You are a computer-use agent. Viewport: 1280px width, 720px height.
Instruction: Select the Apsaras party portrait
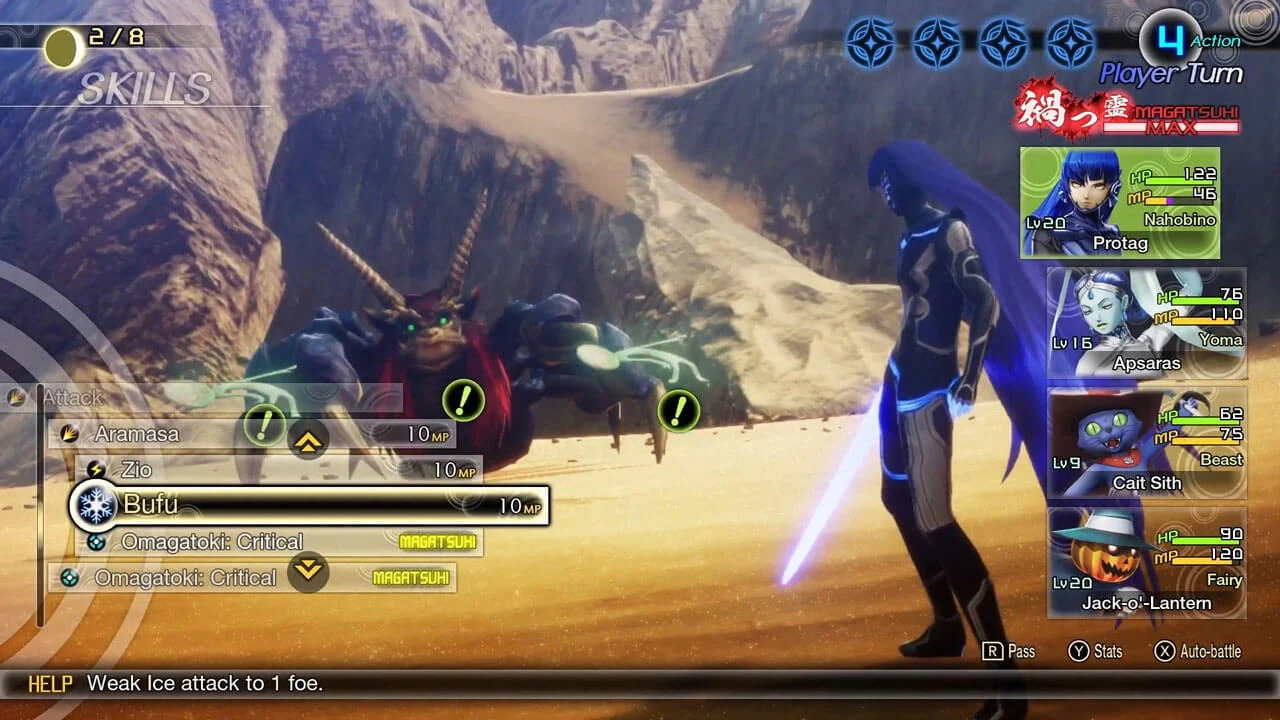[1146, 323]
